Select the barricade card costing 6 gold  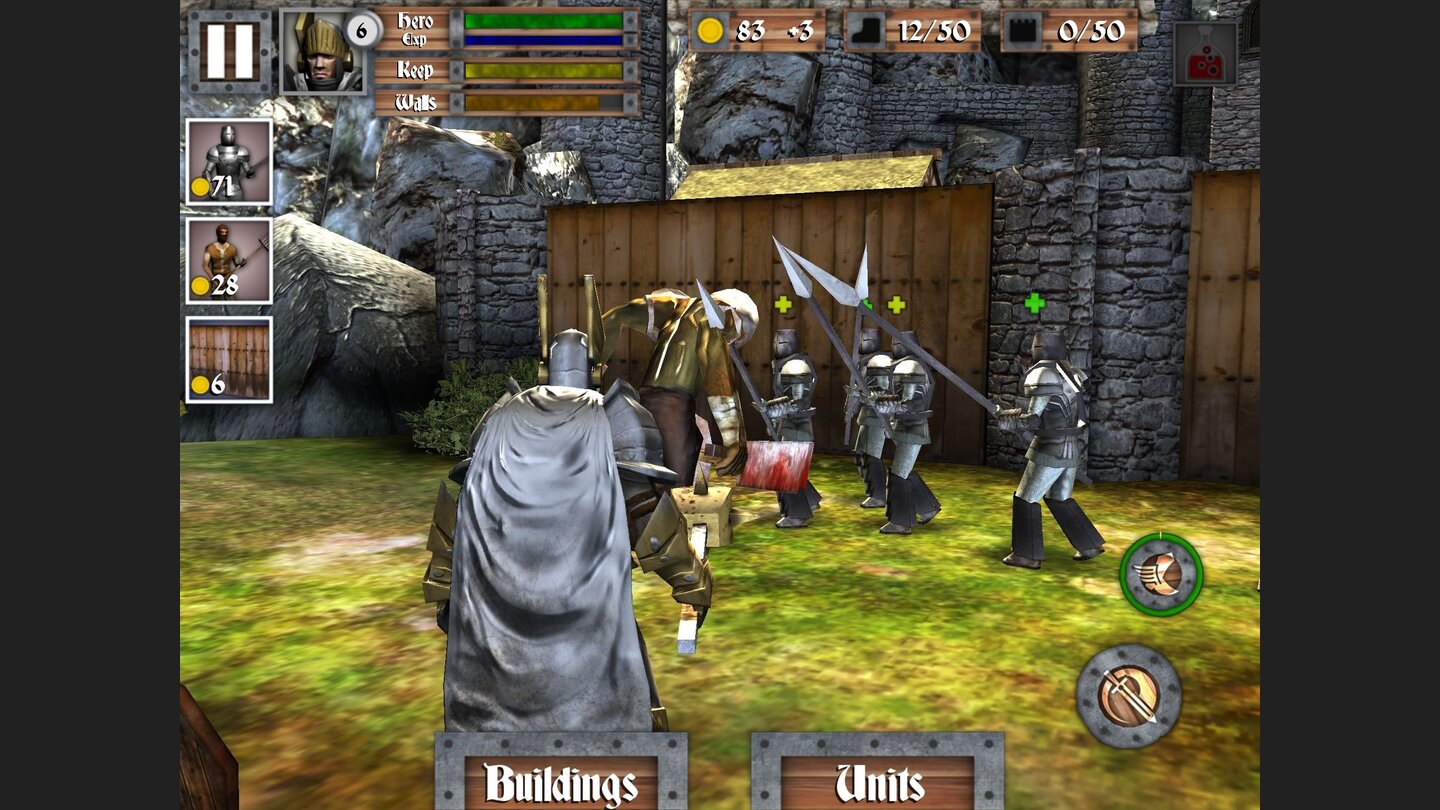click(x=229, y=357)
